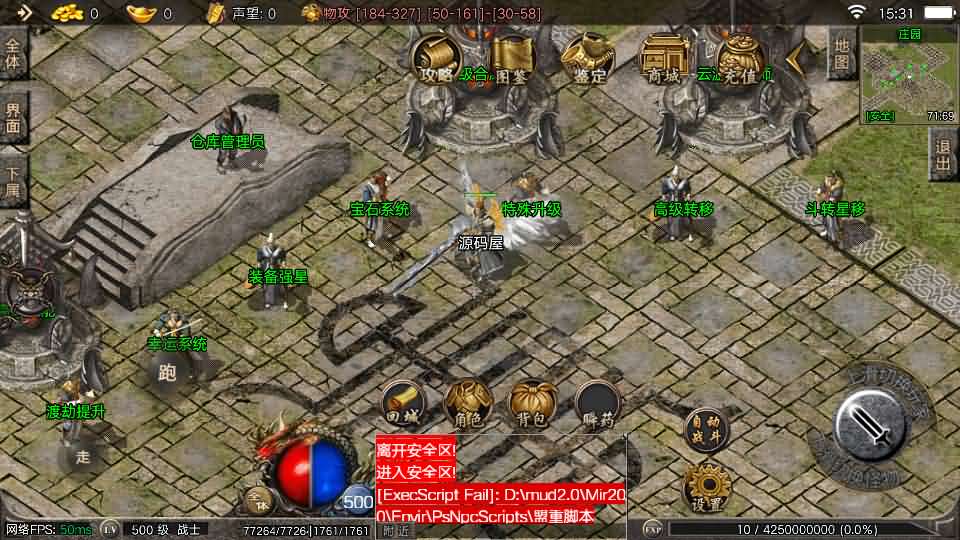Toggle the 走 walk mode button

(x=83, y=456)
